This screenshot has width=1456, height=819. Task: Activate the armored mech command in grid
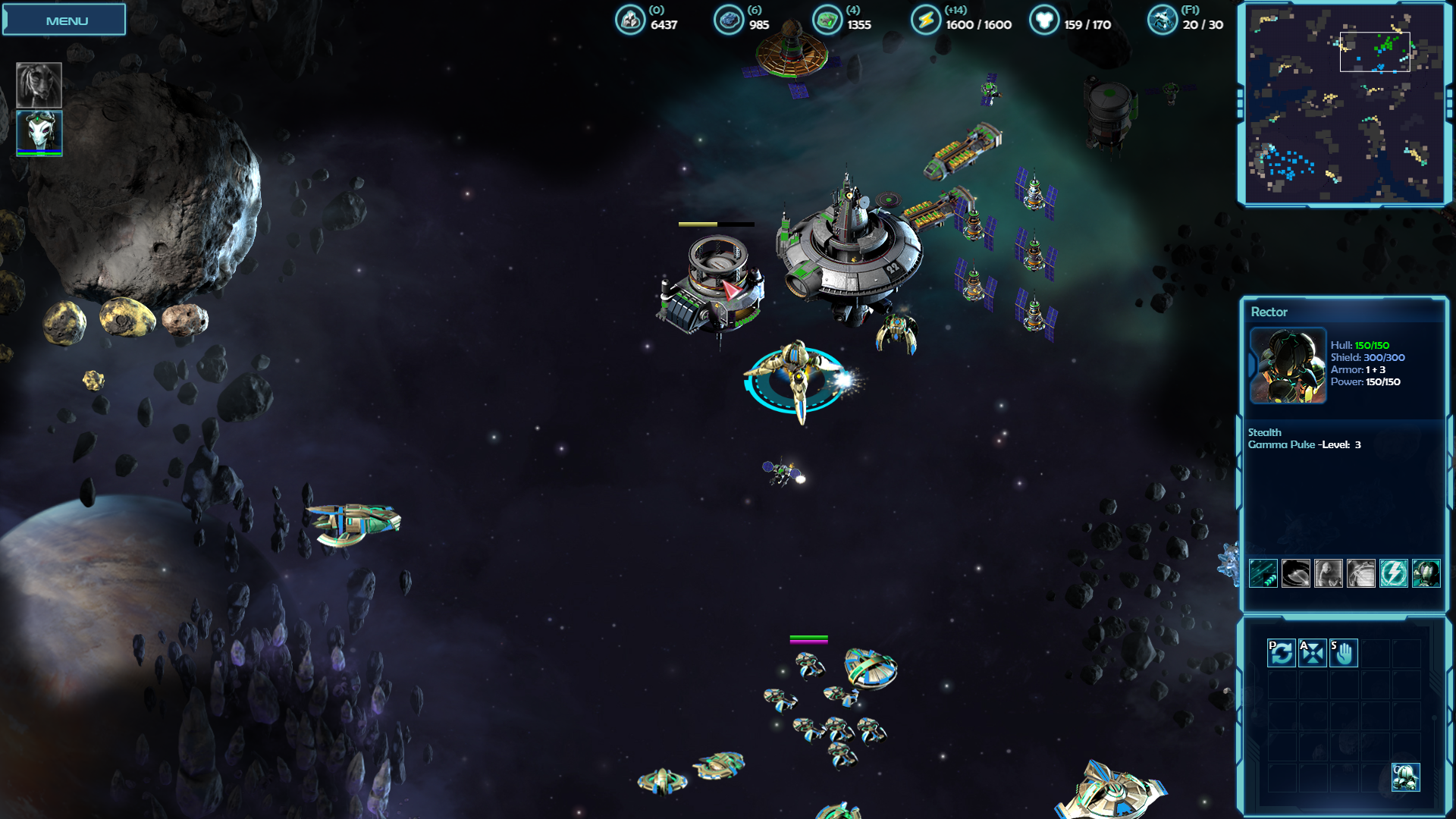point(1405,777)
